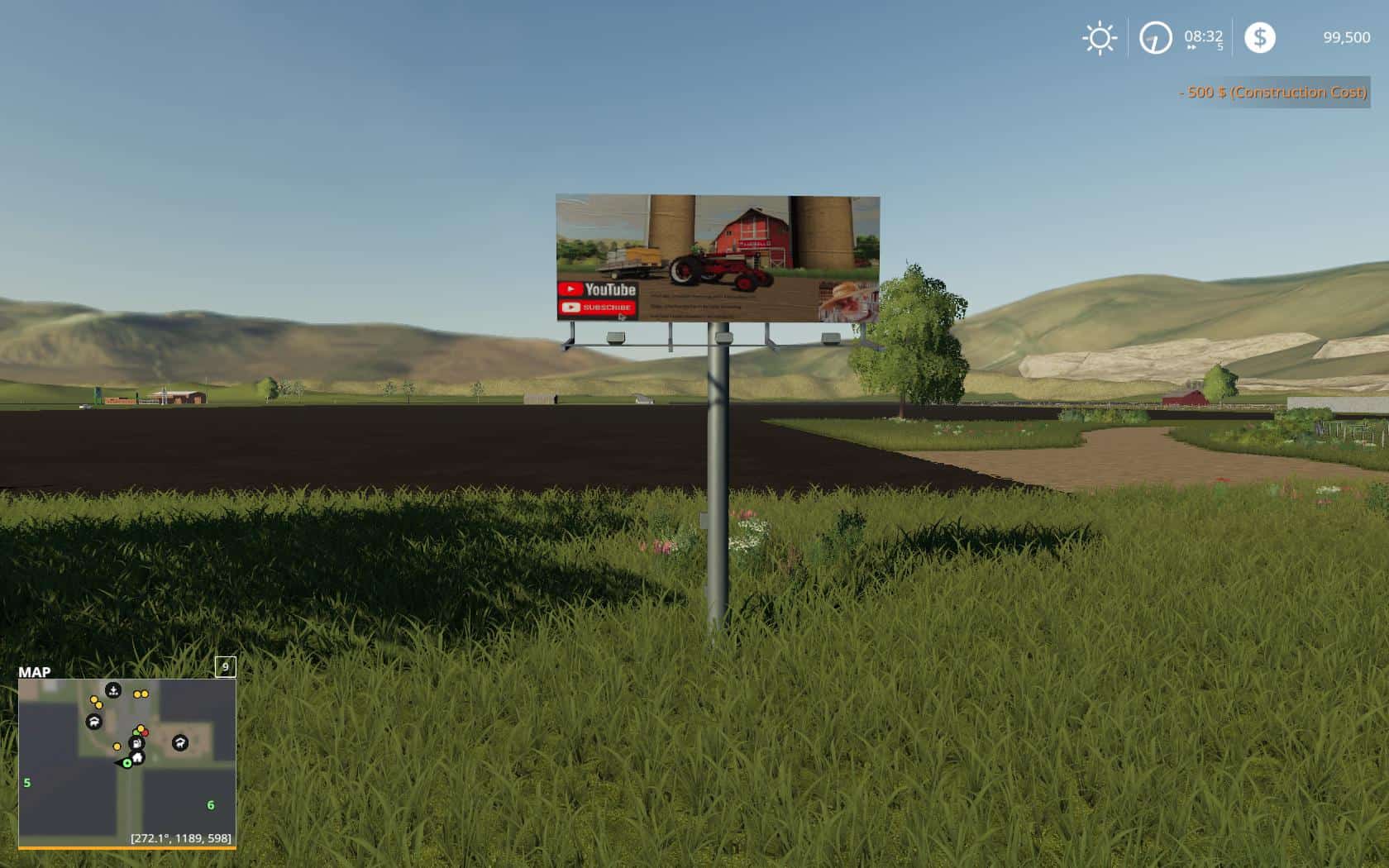Select a yellow vehicle dot on the minimap
Viewport: 1389px width, 868px height.
tap(93, 699)
